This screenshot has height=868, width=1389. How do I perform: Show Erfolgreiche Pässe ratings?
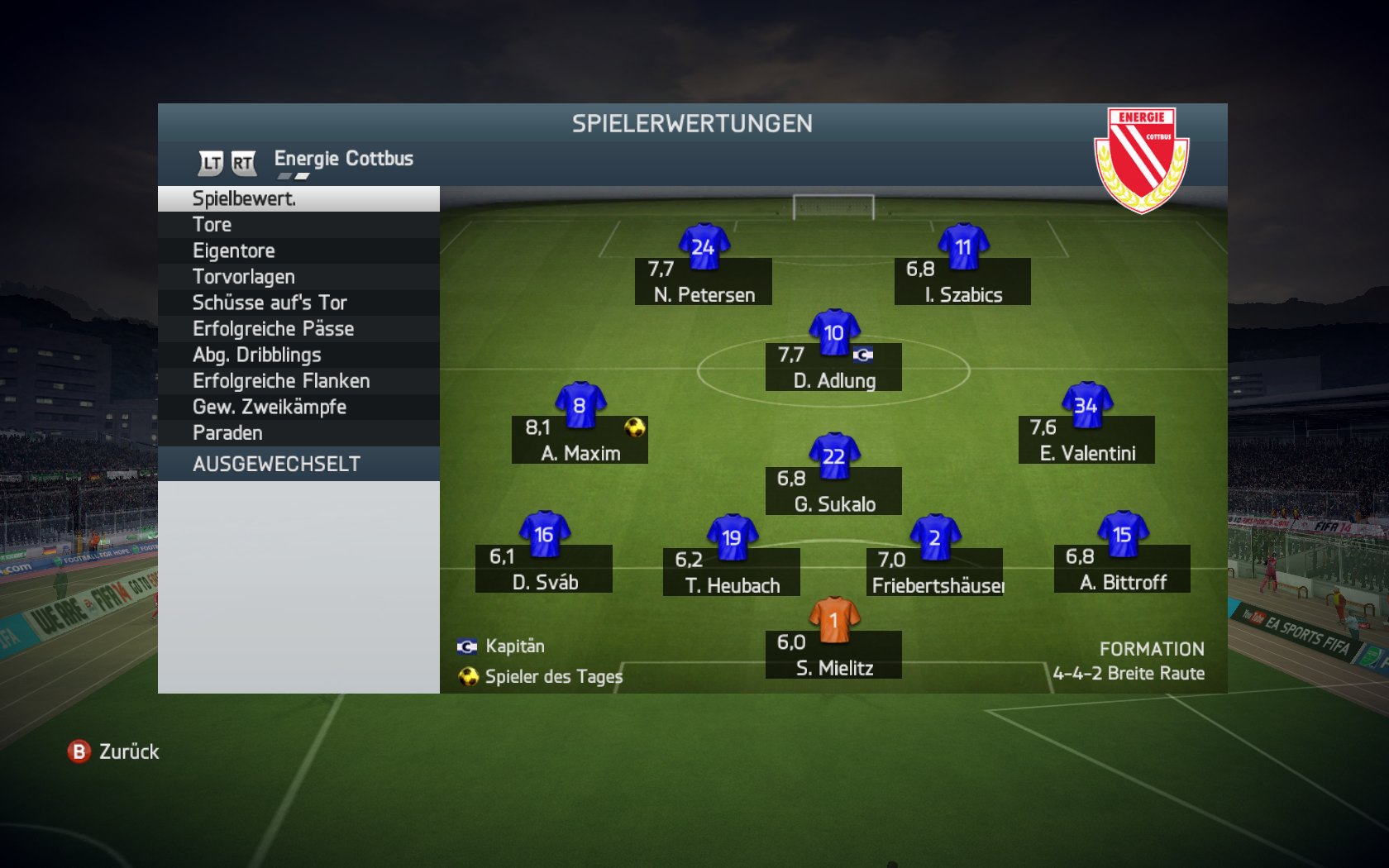click(298, 329)
